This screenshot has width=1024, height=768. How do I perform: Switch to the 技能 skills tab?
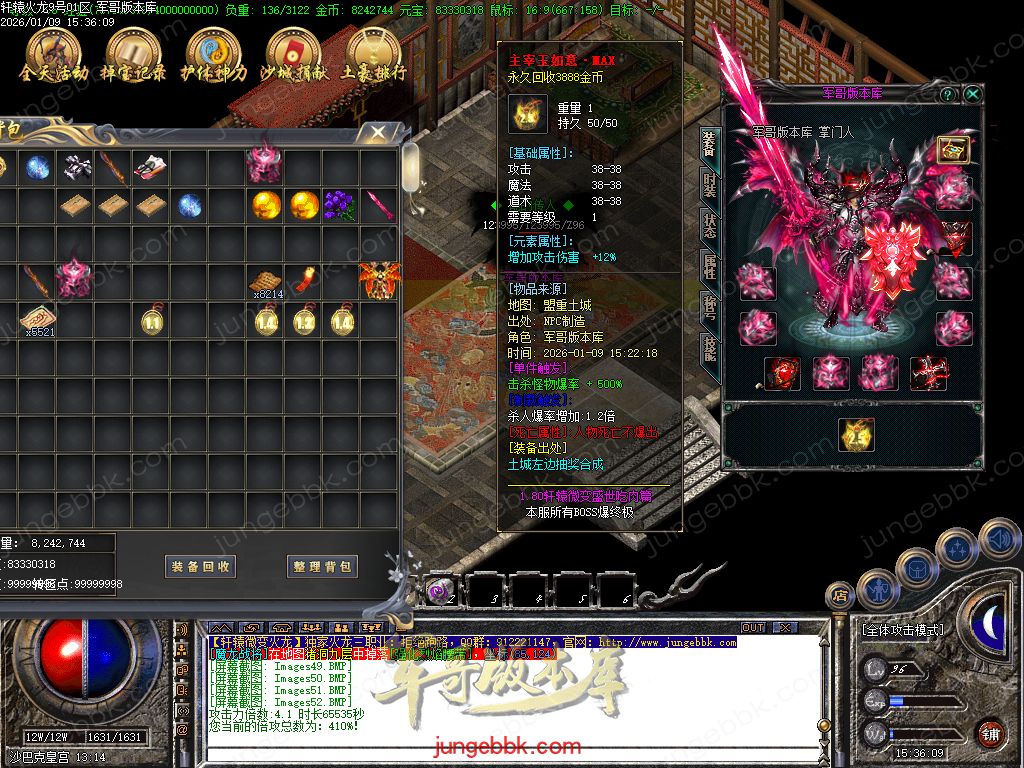click(708, 347)
